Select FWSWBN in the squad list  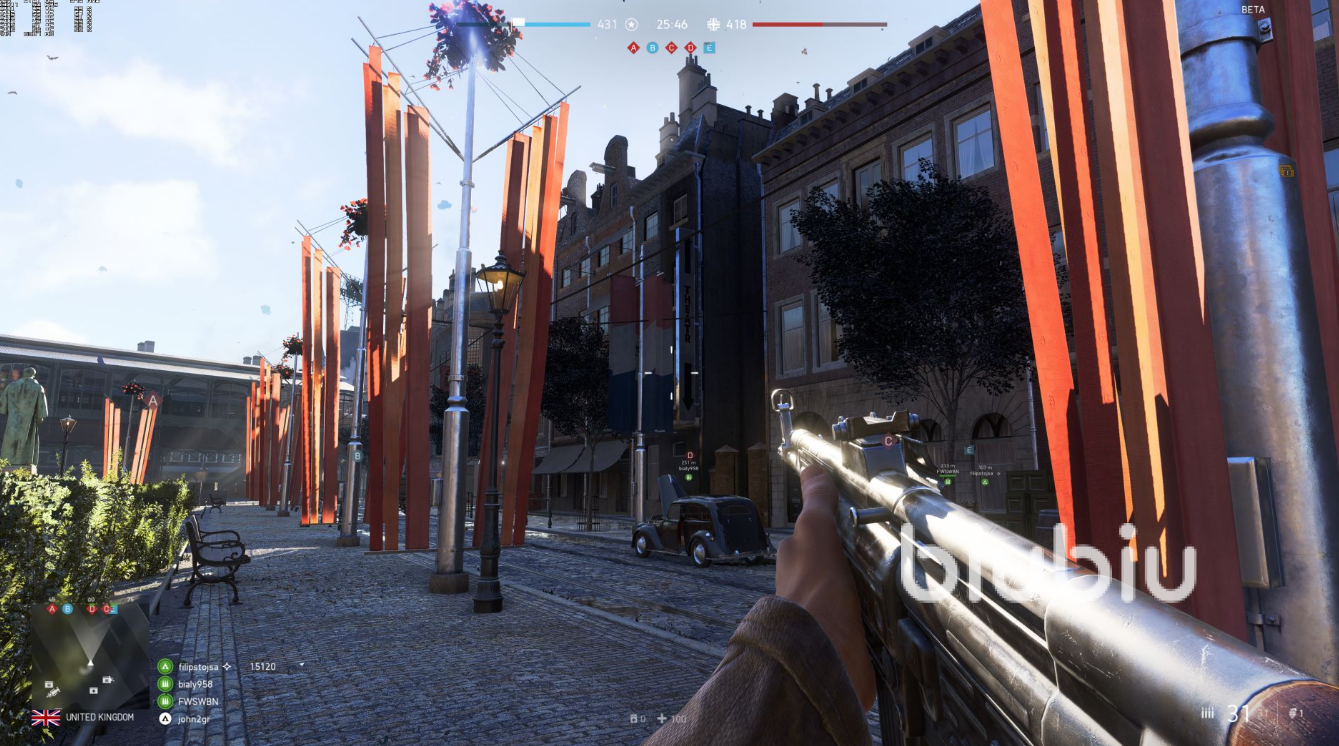click(x=198, y=701)
